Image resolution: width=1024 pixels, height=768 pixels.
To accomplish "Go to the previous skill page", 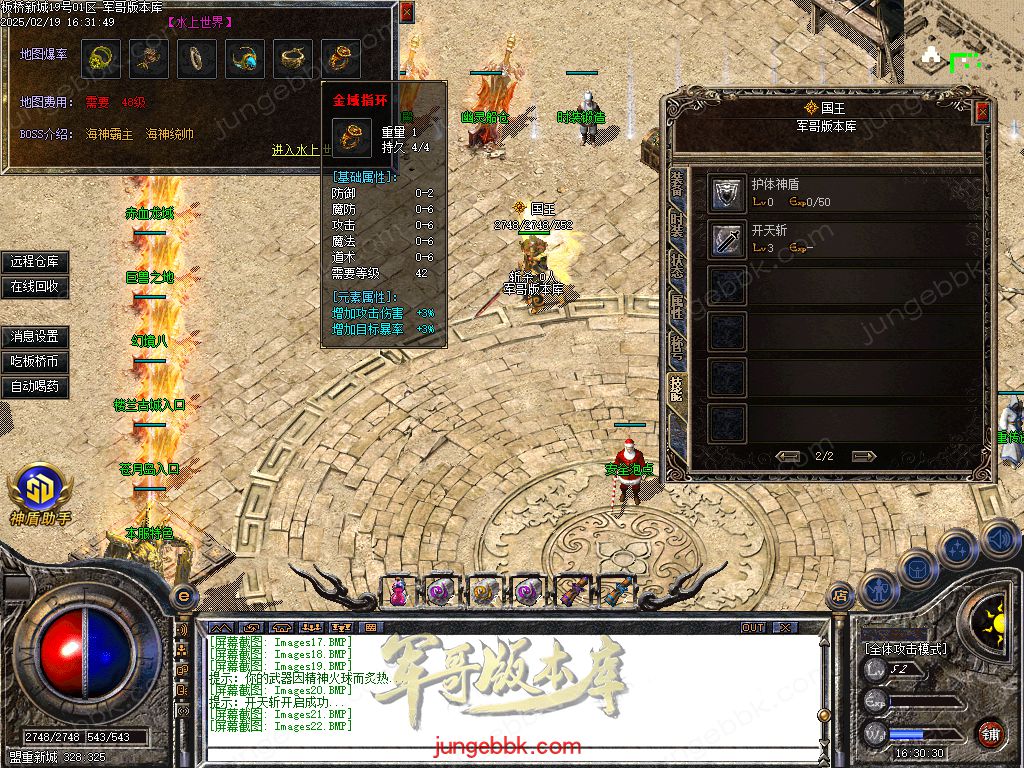I will point(789,456).
